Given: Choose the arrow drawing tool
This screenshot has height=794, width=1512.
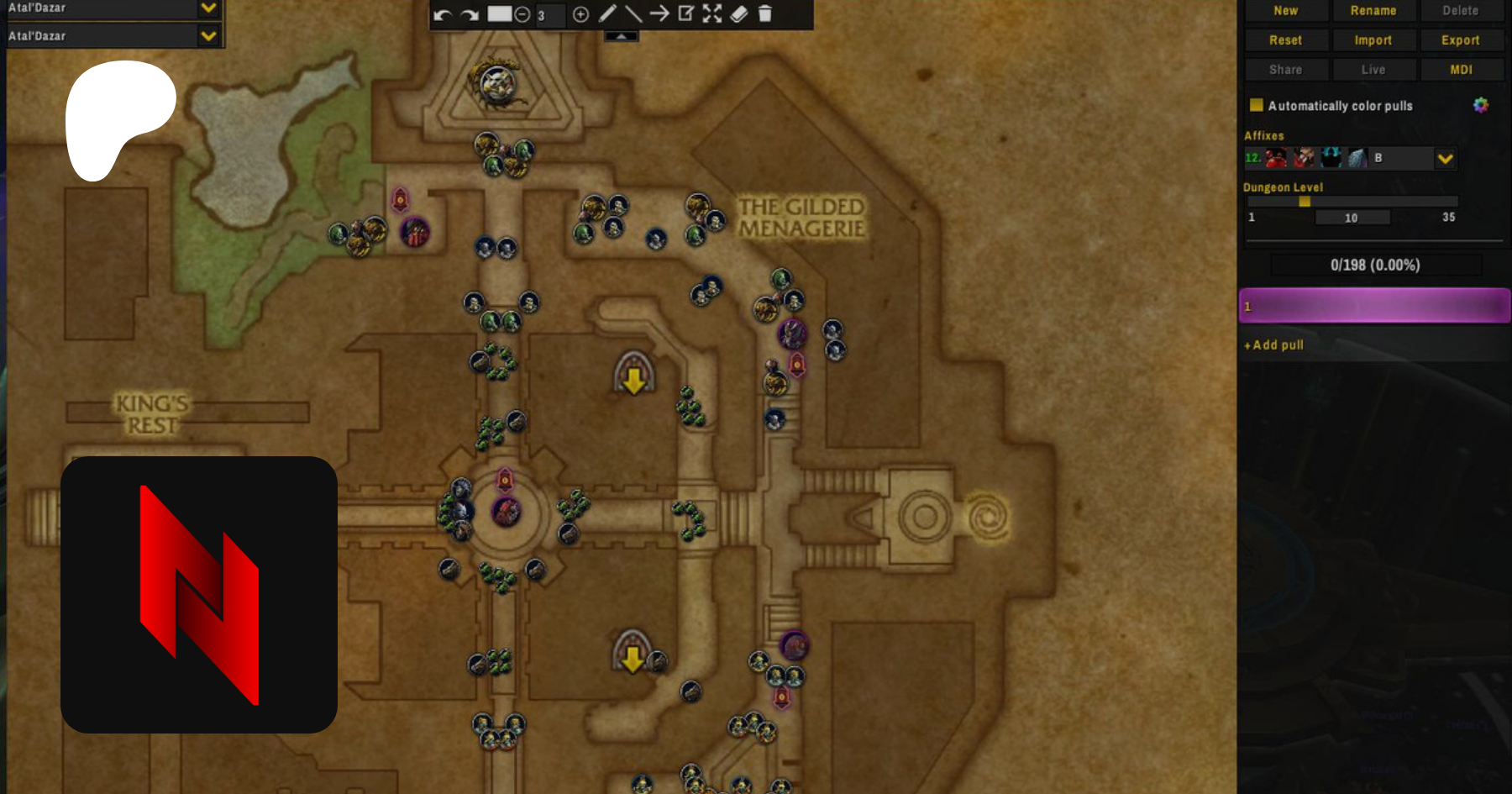Looking at the screenshot, I should point(659,13).
